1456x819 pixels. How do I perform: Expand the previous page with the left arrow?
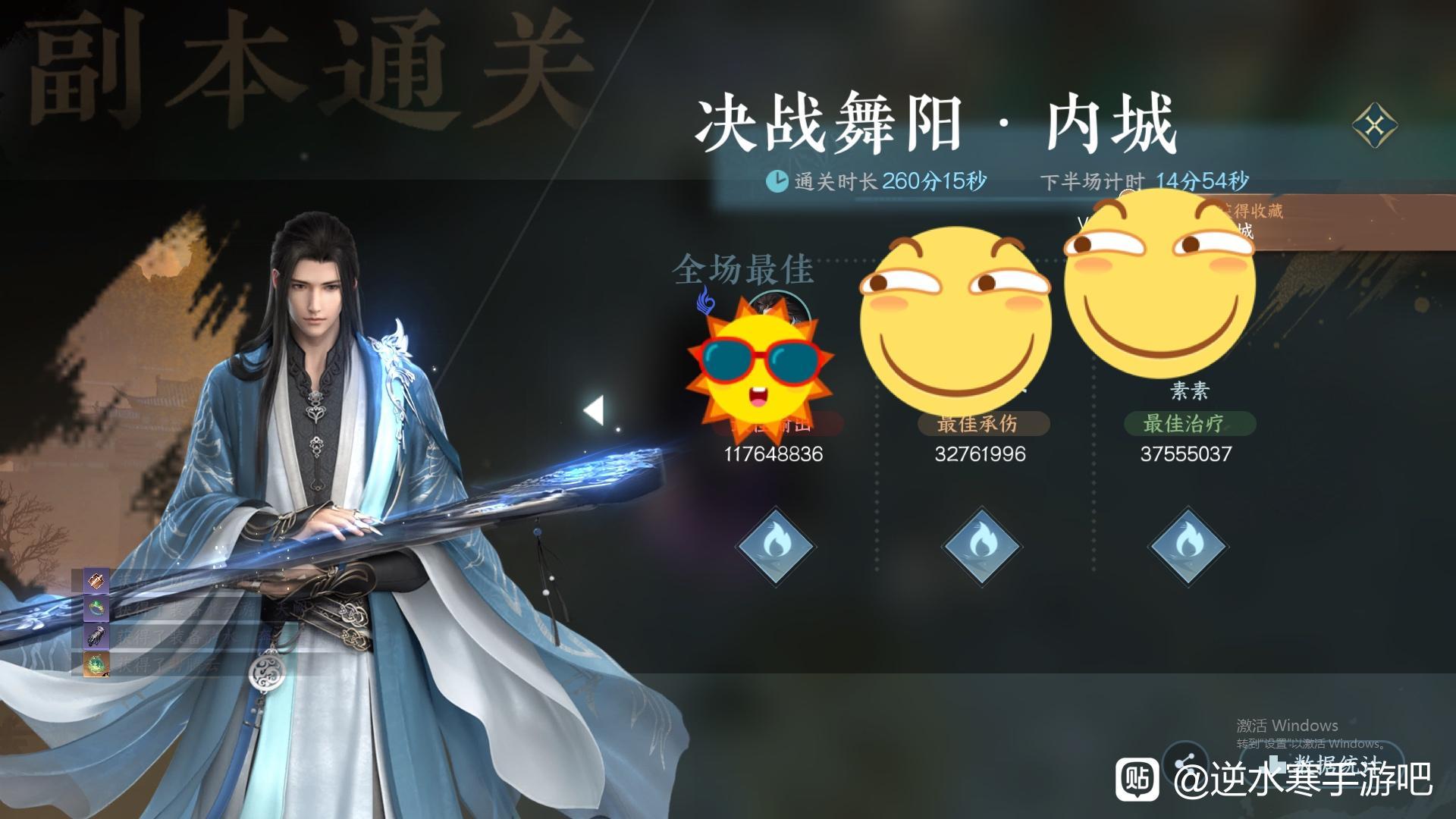click(x=594, y=409)
